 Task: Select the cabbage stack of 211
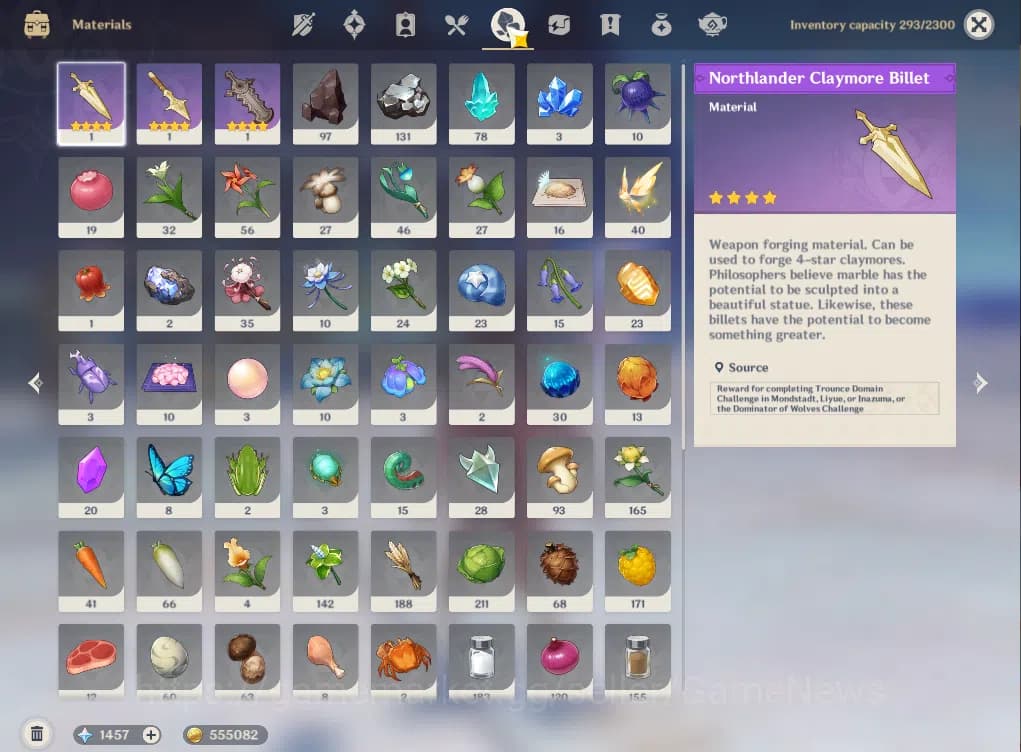(x=481, y=570)
